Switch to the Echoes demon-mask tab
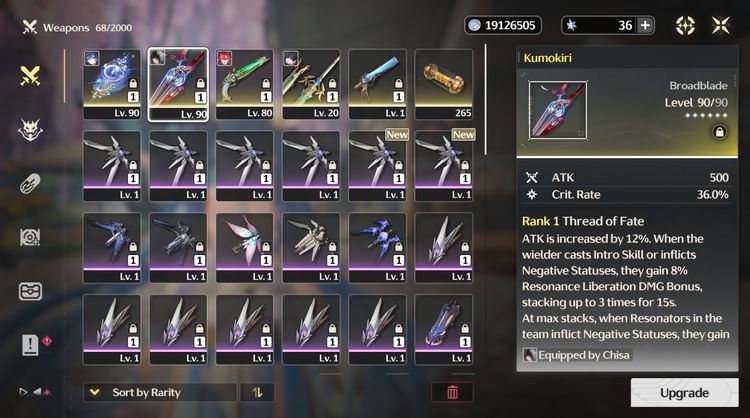The image size is (750, 418). (x=31, y=130)
